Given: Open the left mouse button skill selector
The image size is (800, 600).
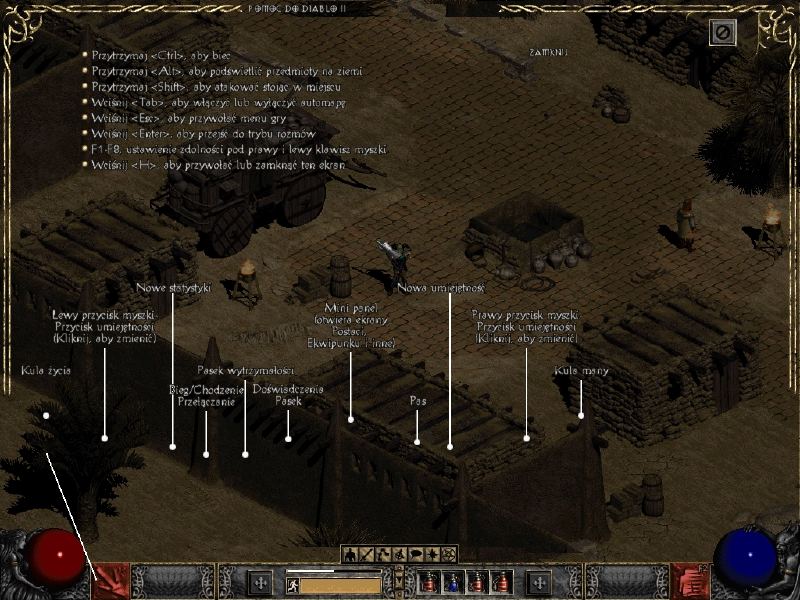Looking at the screenshot, I should coord(109,580).
